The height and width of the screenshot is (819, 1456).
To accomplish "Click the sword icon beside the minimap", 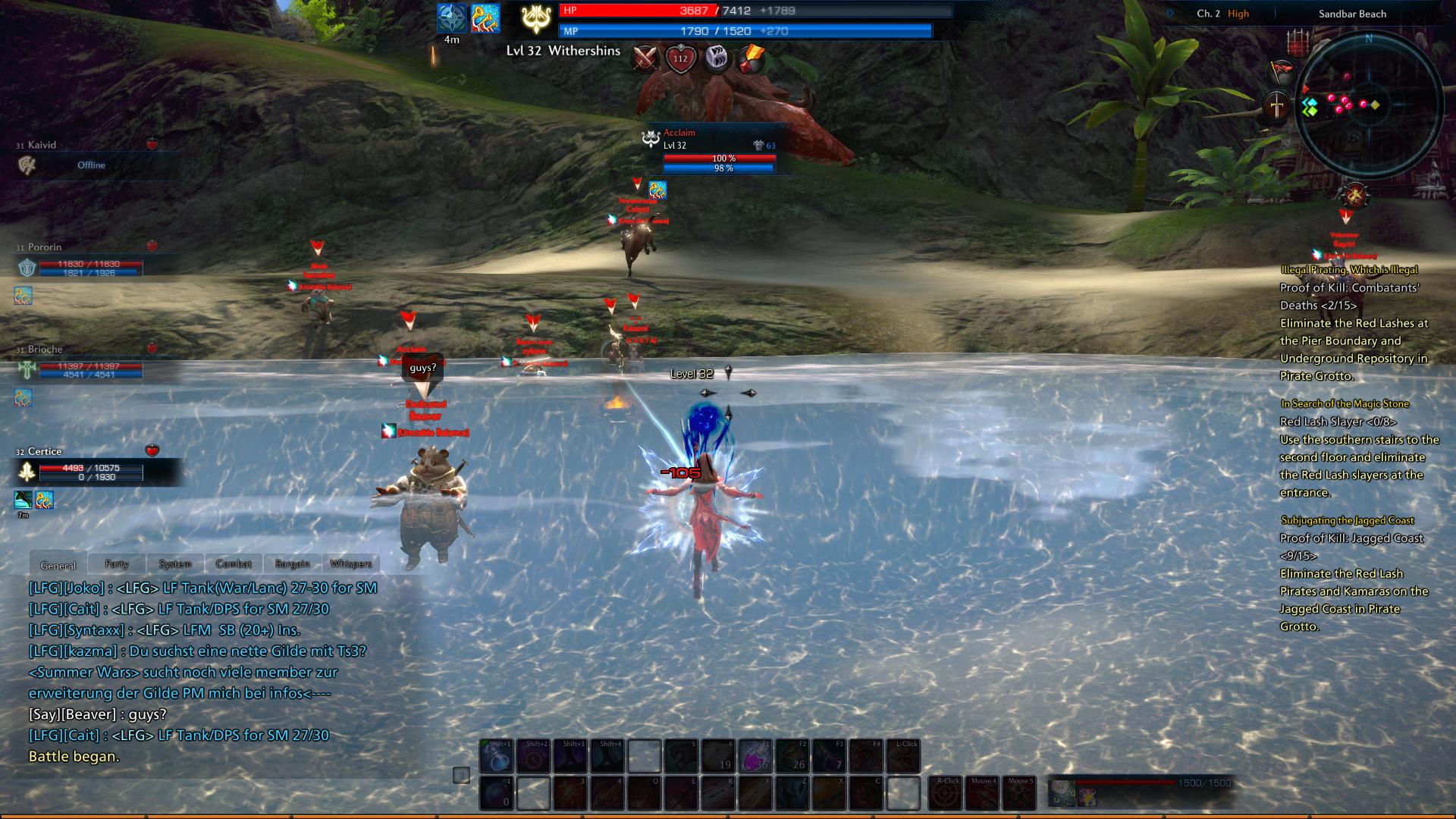I will point(1277,105).
